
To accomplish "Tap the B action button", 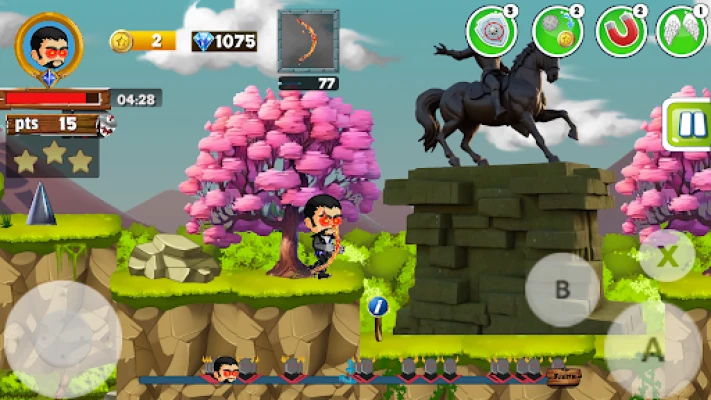I will 562,290.
